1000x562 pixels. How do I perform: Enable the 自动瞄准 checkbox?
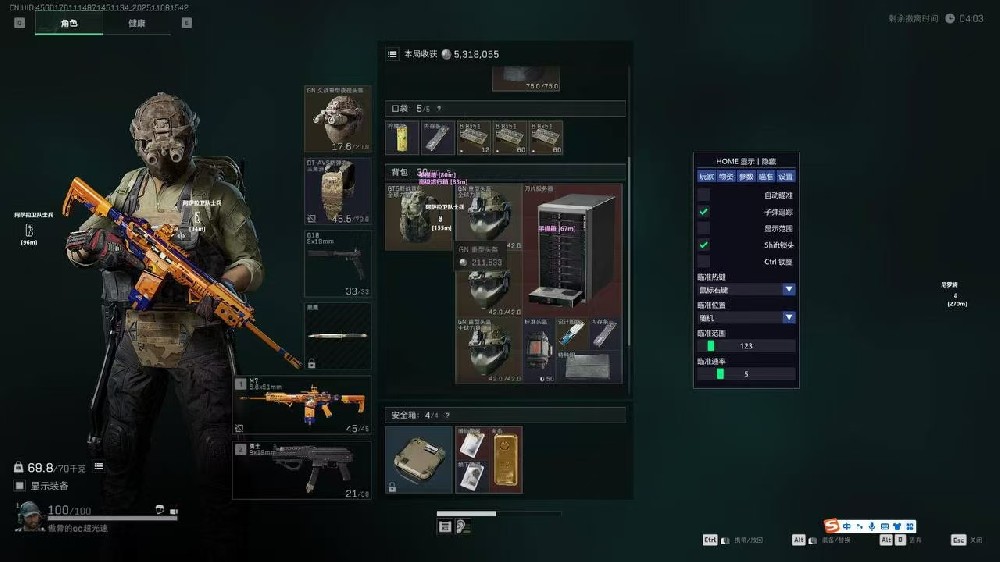(704, 195)
